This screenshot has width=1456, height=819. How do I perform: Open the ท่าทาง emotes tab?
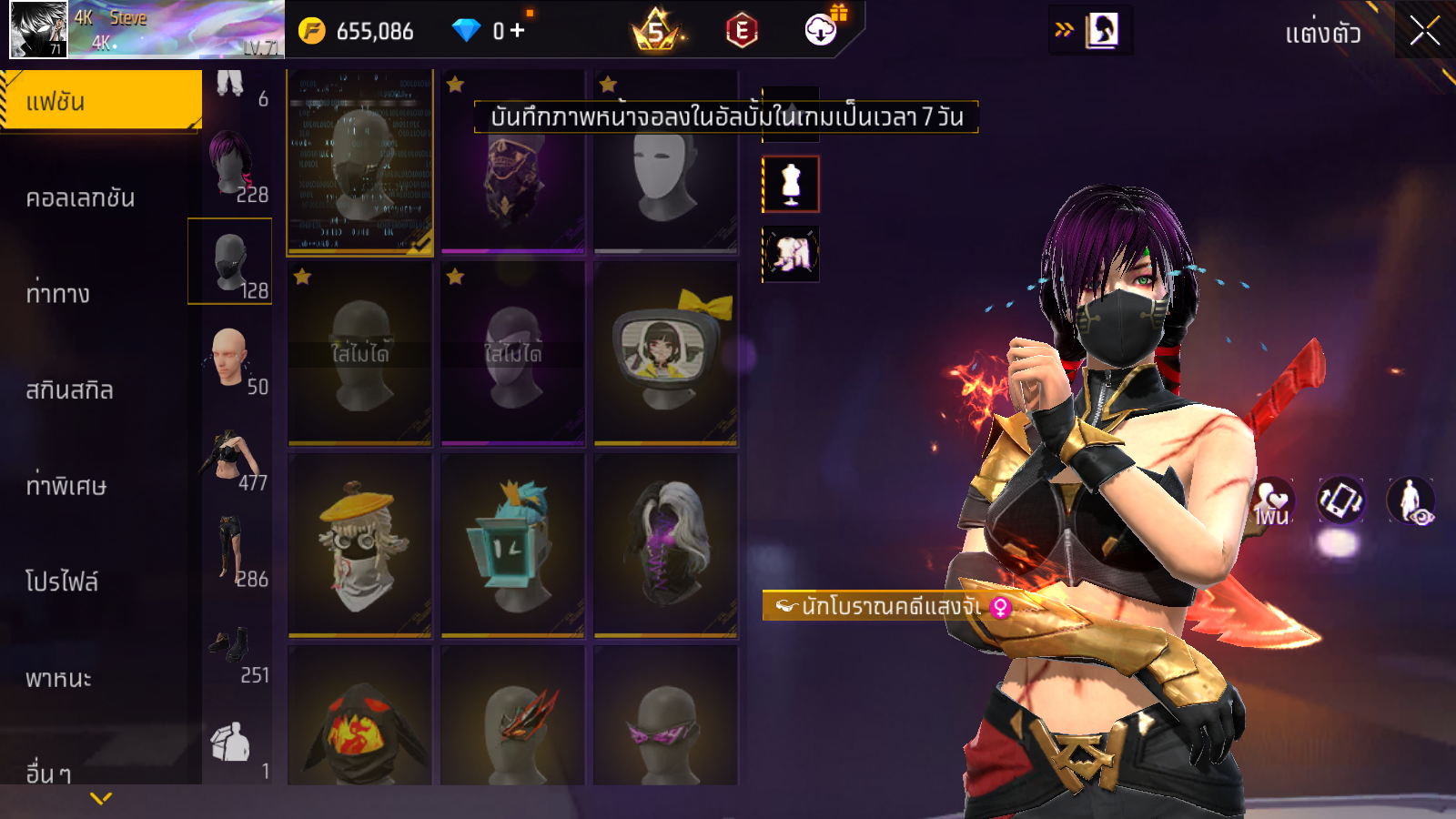click(58, 293)
